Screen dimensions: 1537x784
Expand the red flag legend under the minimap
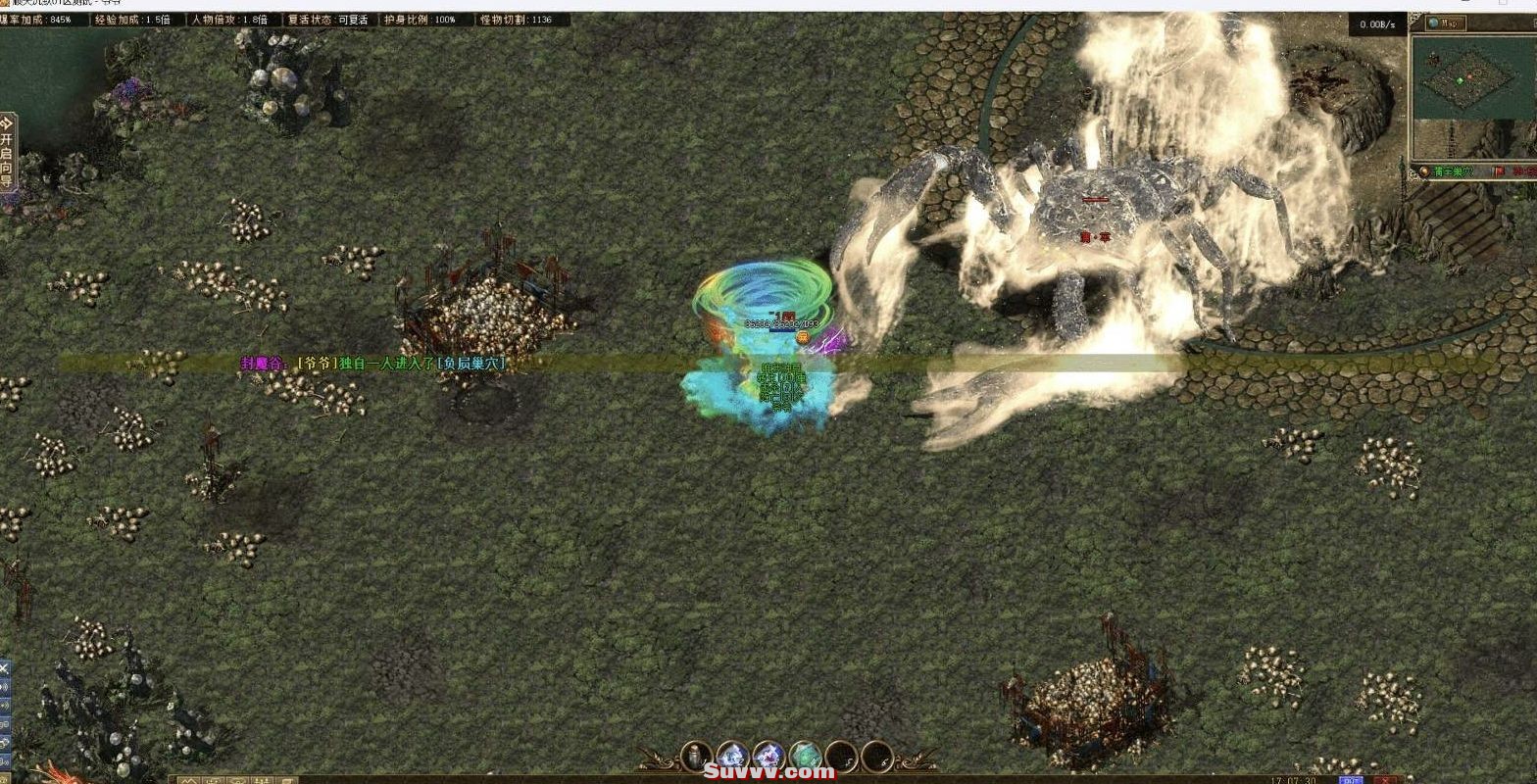pyautogui.click(x=1498, y=171)
